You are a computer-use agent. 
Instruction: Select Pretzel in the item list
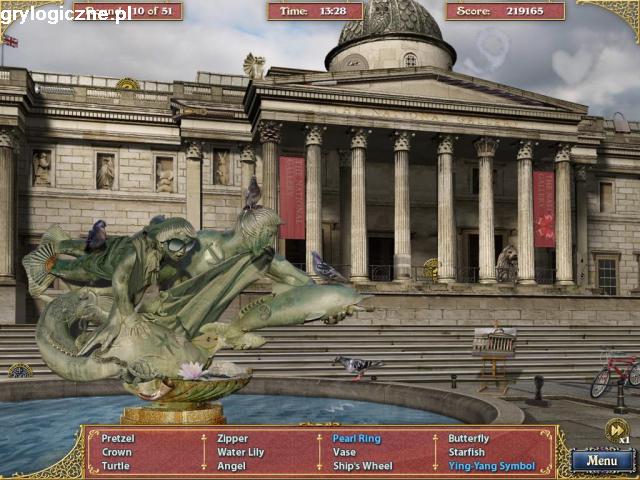pyautogui.click(x=118, y=438)
